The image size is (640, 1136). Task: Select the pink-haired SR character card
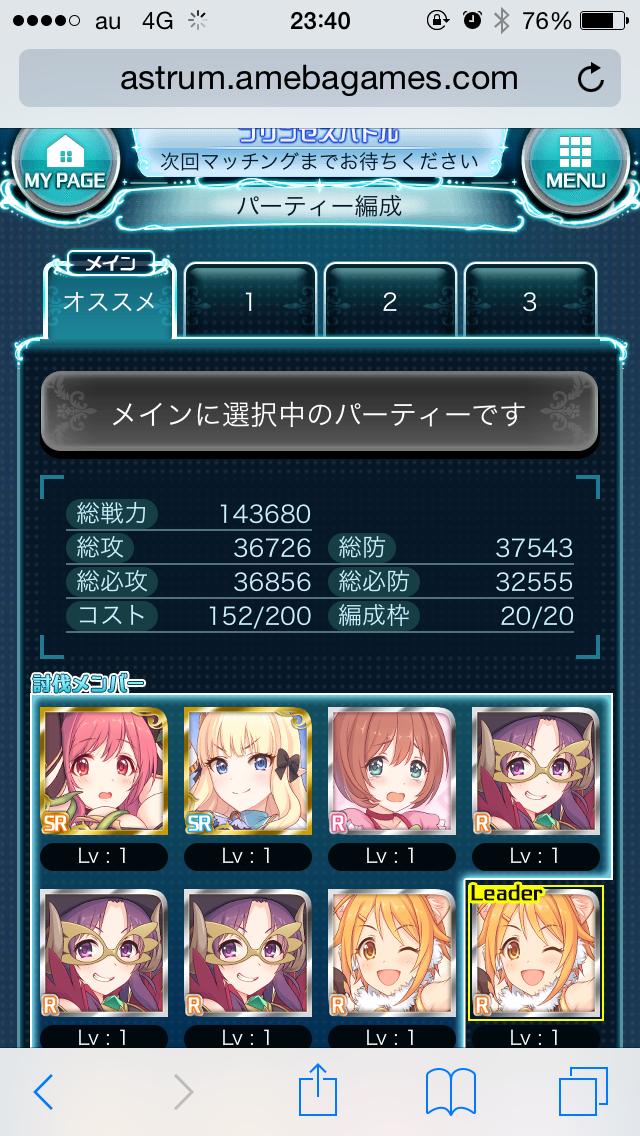(104, 771)
